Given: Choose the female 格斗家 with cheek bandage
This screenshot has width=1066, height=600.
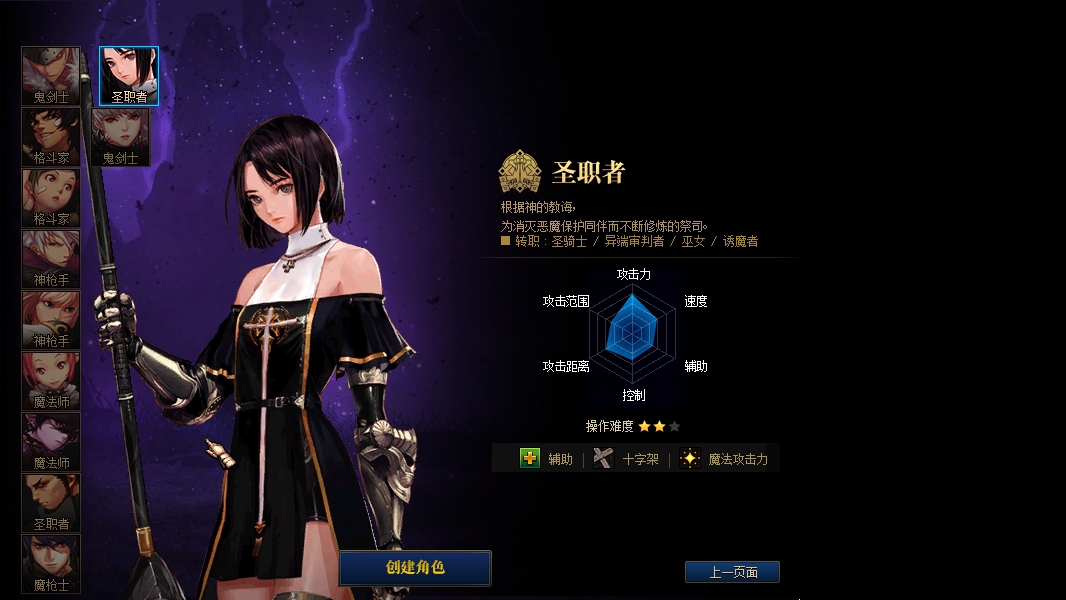Looking at the screenshot, I should click(x=51, y=197).
